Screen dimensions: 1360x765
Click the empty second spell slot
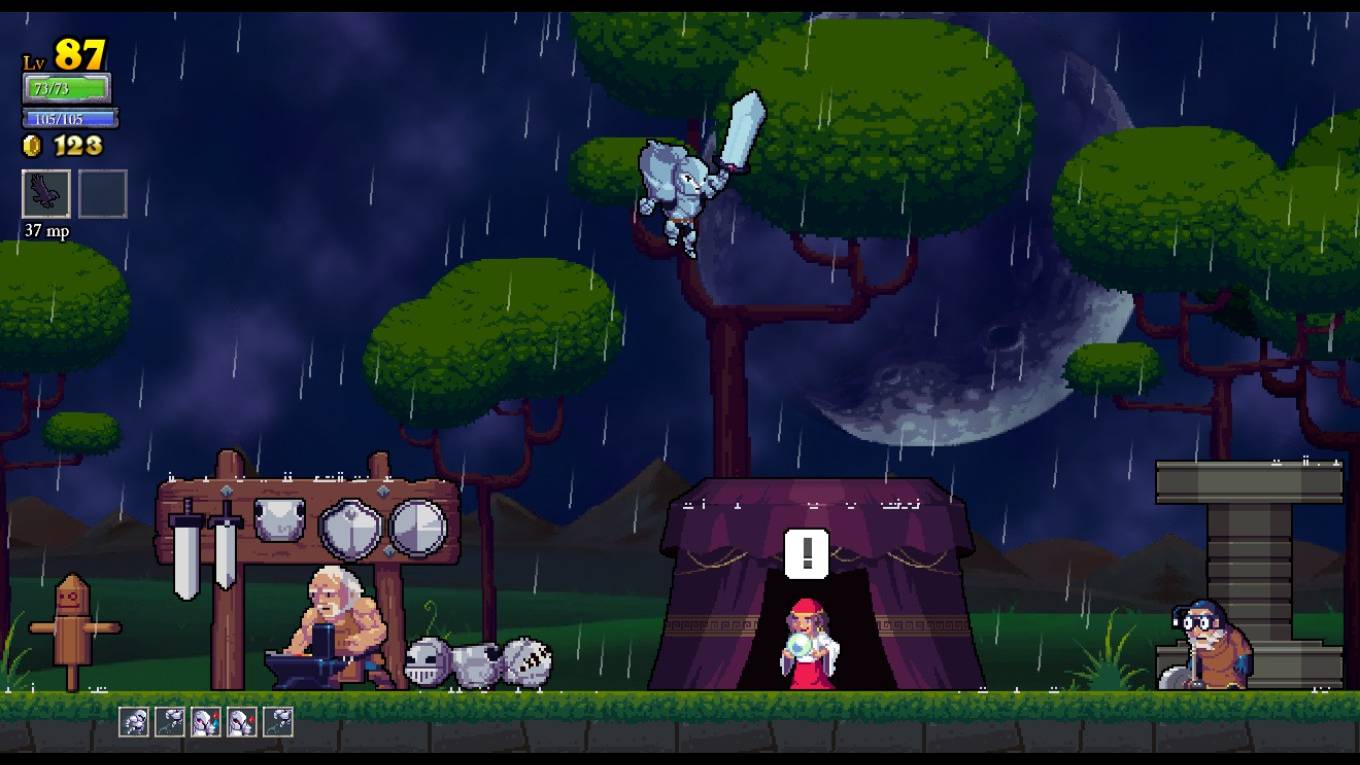pos(104,193)
